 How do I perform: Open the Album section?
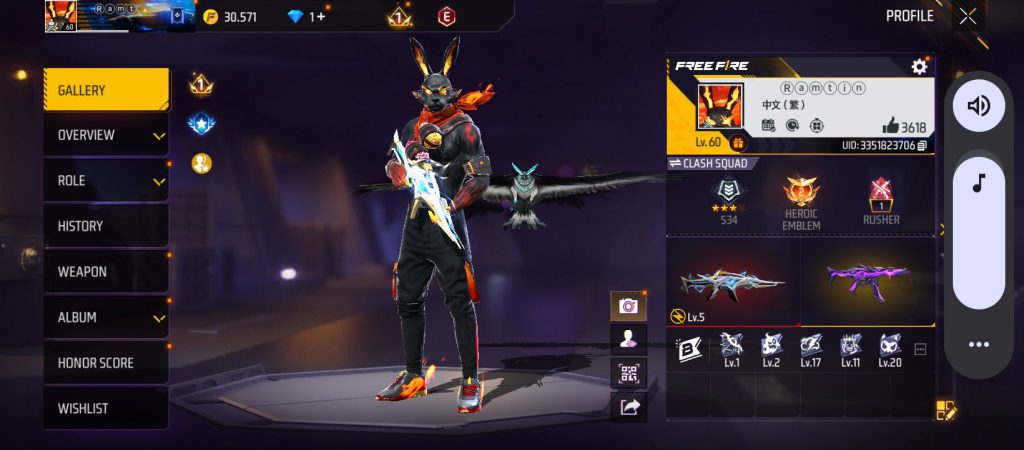(105, 317)
